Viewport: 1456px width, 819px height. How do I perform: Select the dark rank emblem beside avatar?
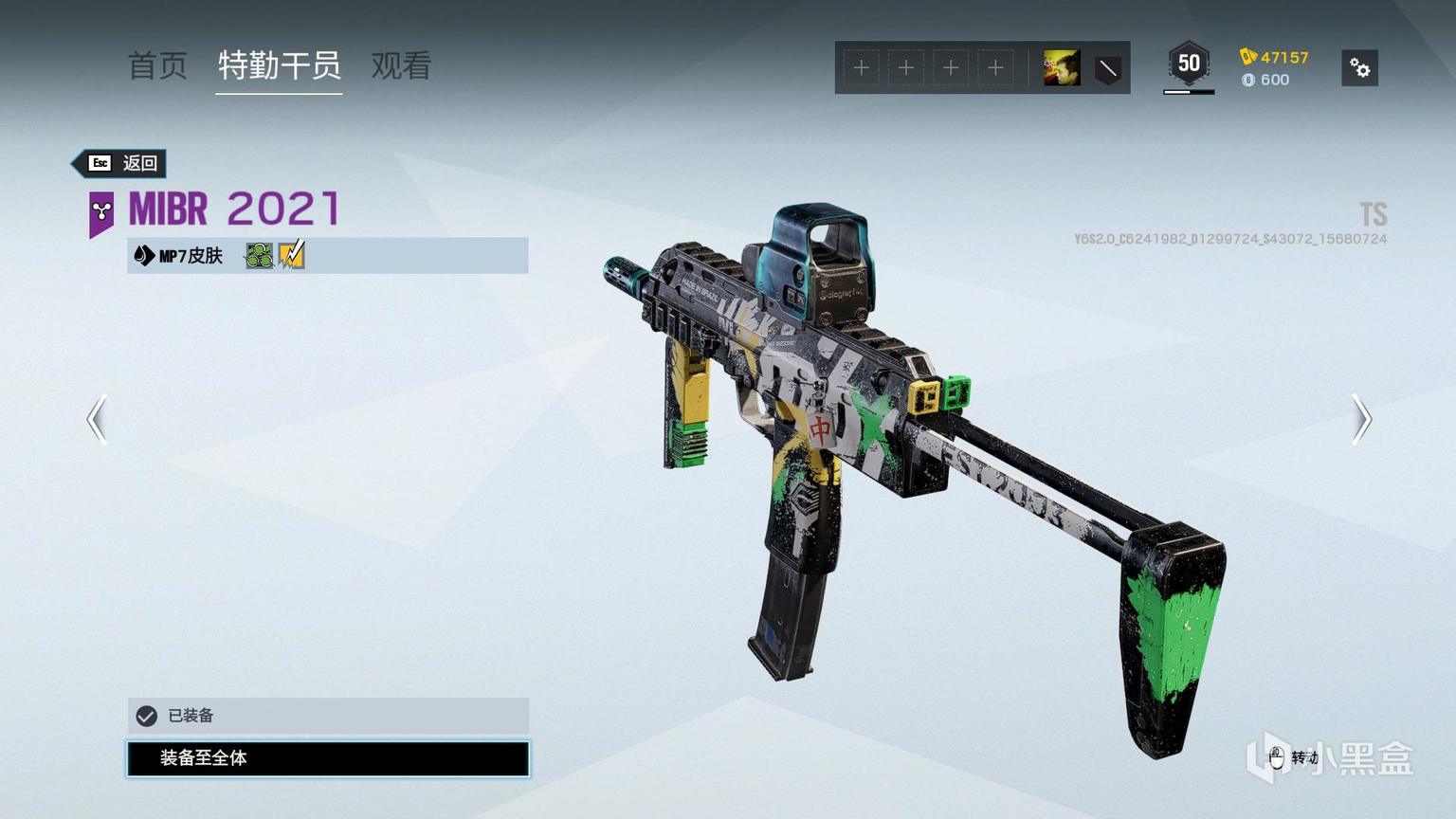1107,68
